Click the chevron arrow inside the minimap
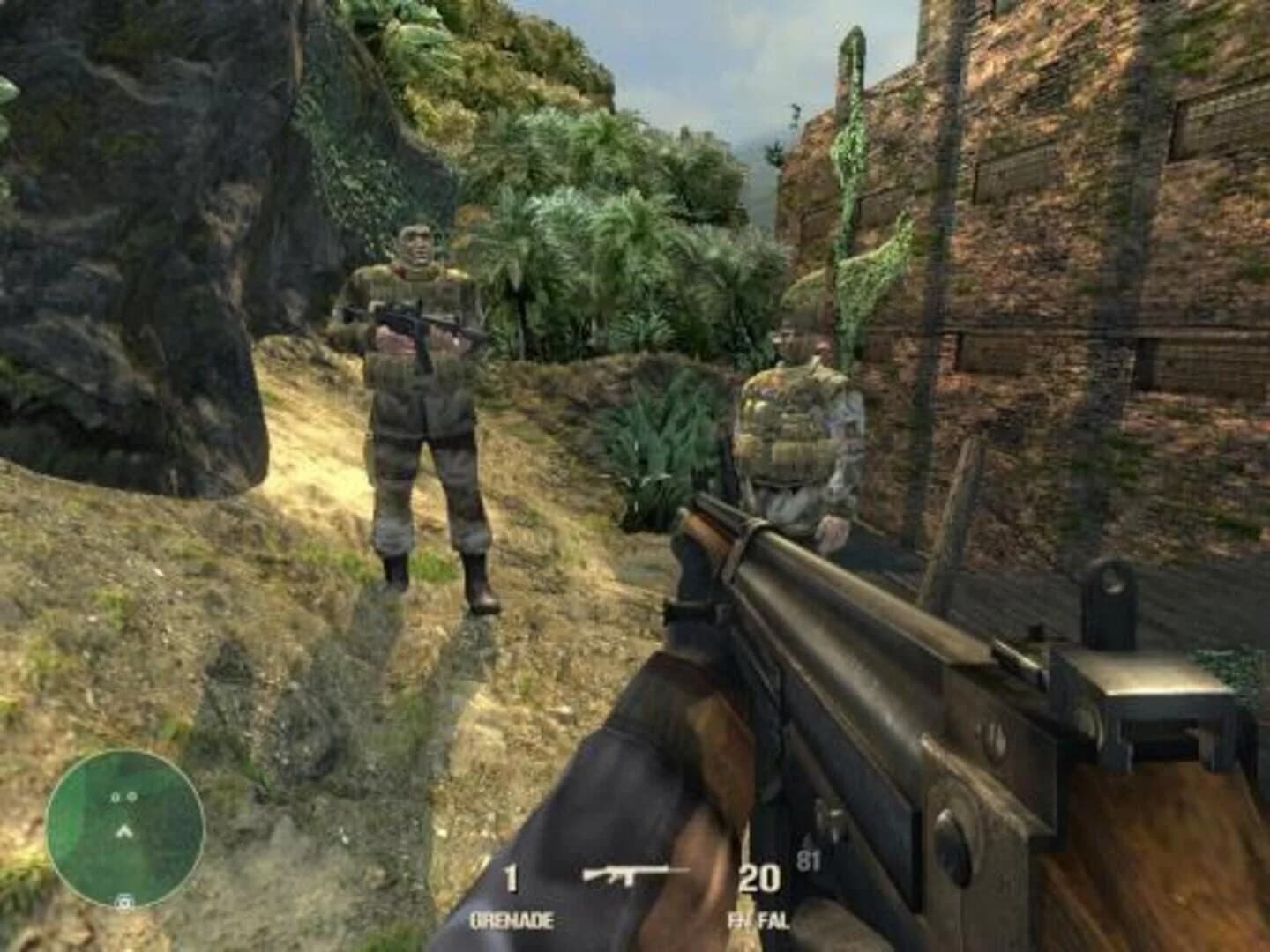Viewport: 1270px width, 952px height. point(123,830)
